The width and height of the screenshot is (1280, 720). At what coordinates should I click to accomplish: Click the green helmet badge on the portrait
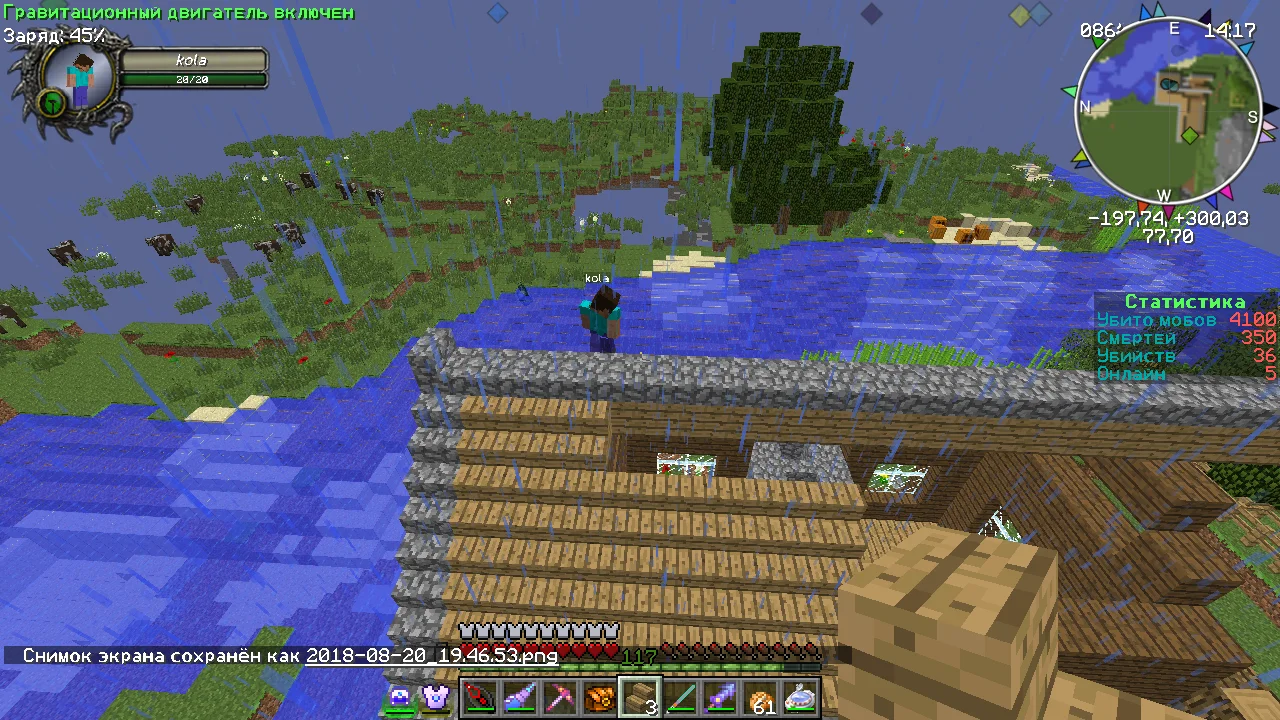point(52,102)
